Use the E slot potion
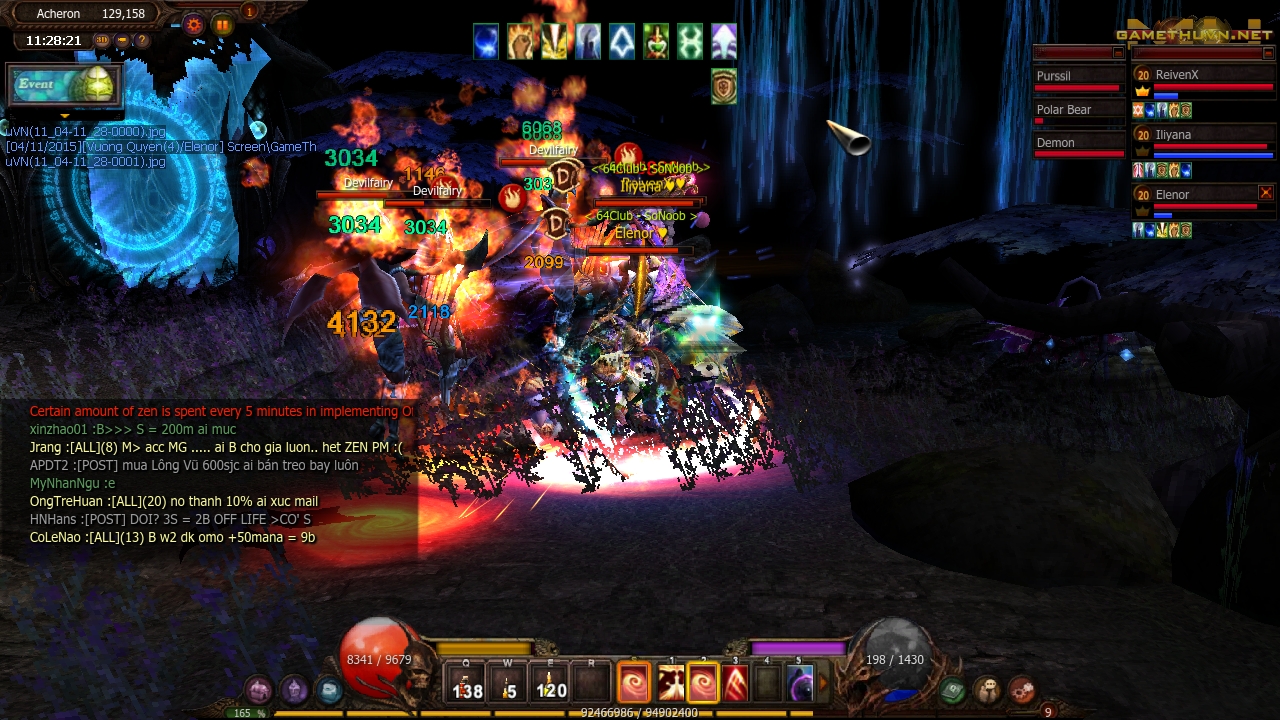1280x720 pixels. (550, 684)
